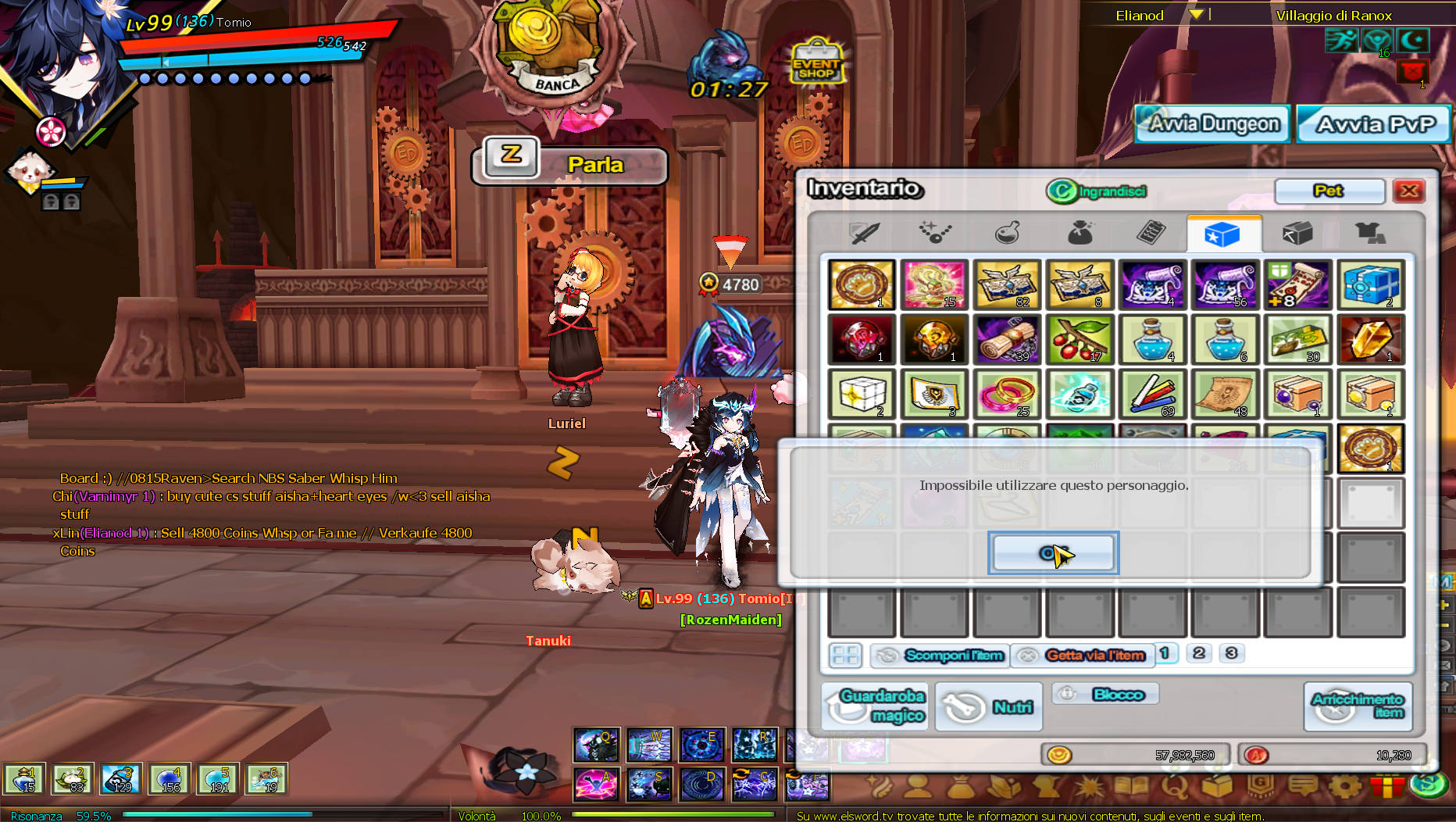Open the Guardaroba magico wardrobe

pos(875,706)
